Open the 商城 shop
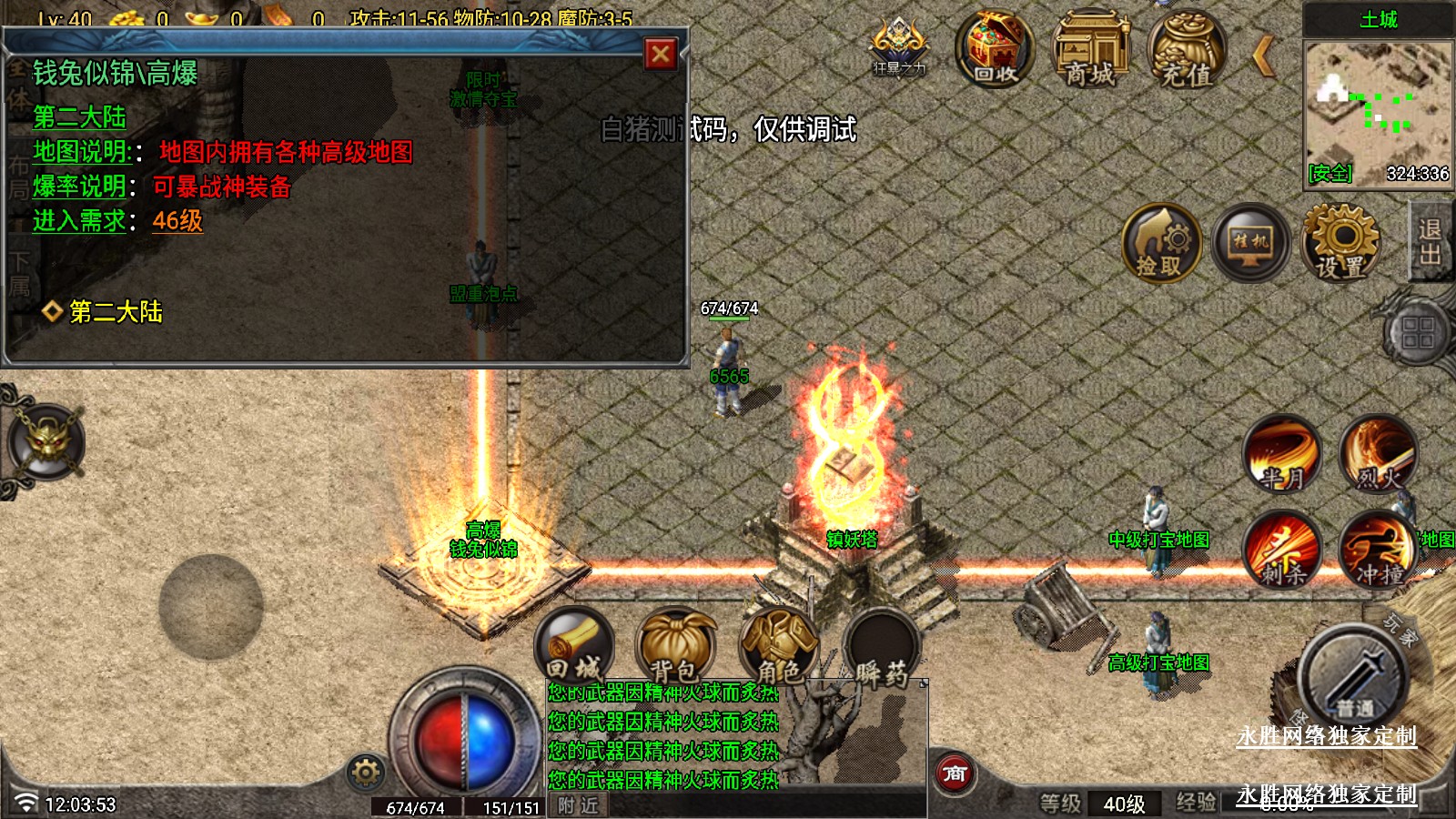This screenshot has height=819, width=1456. pos(1090,50)
